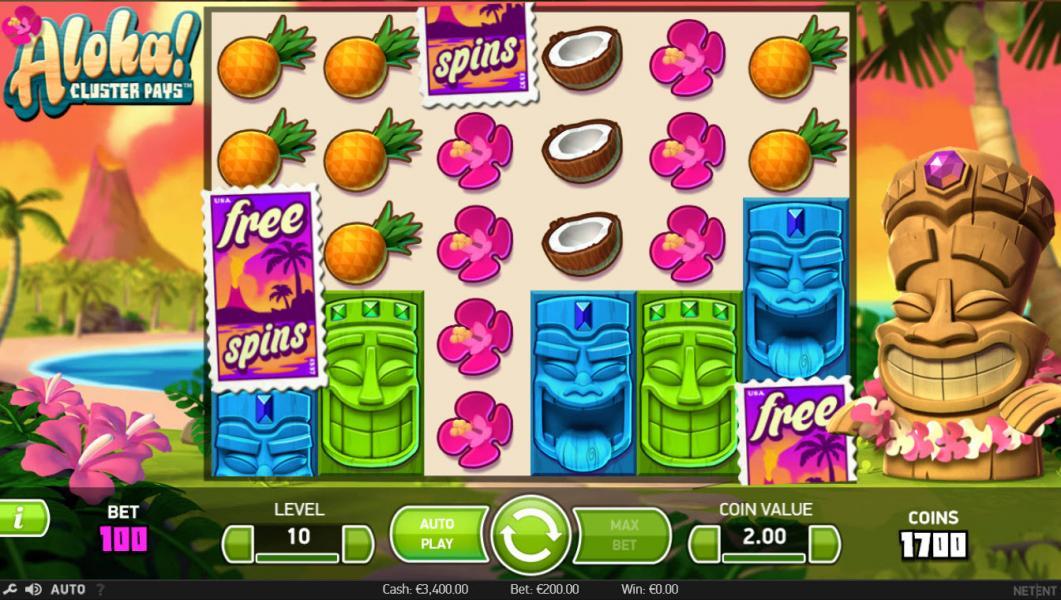Raise the Coin Value
The image size is (1061, 600).
824,543
